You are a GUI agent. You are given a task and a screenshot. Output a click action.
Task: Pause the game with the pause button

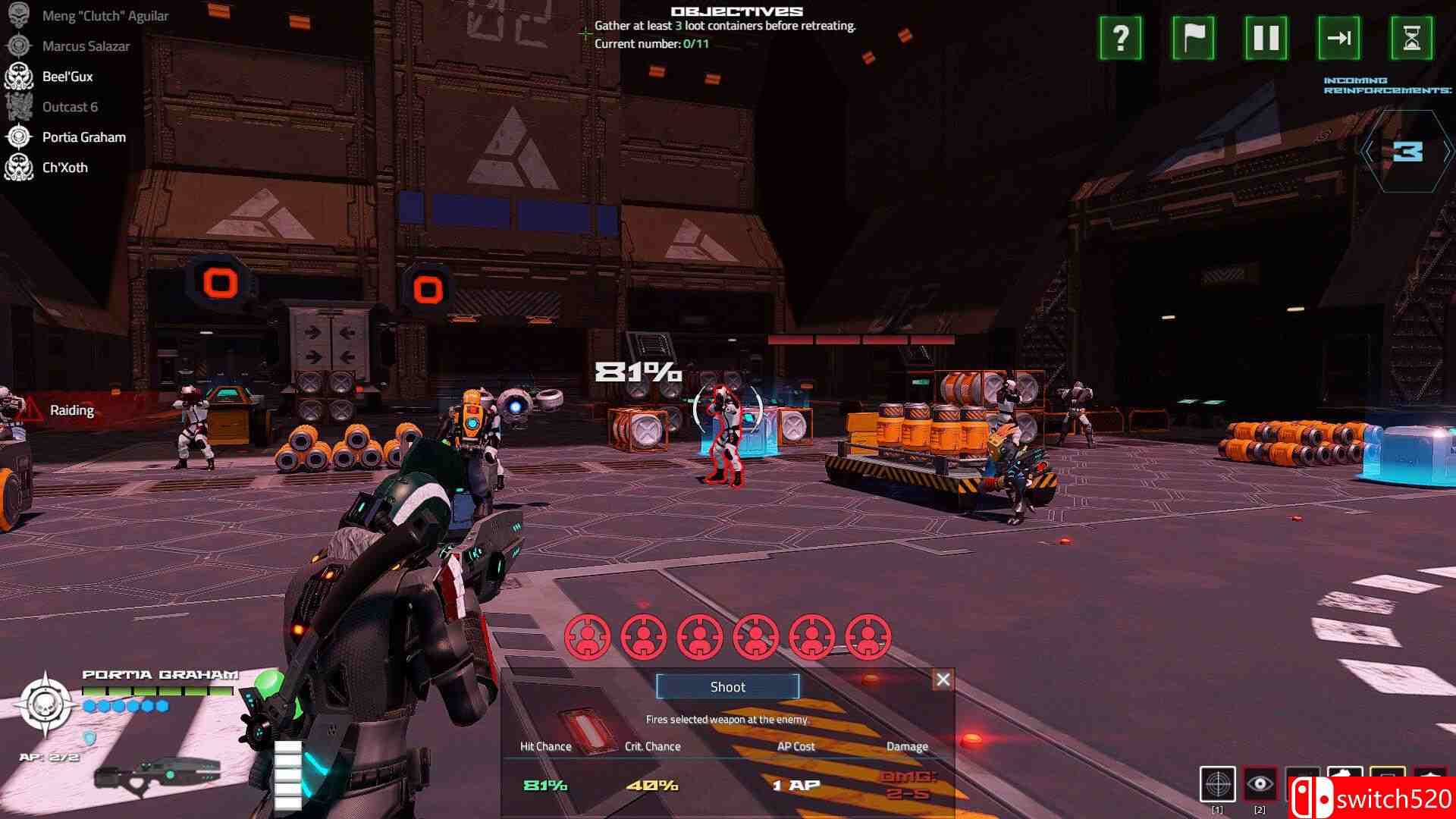pos(1266,38)
